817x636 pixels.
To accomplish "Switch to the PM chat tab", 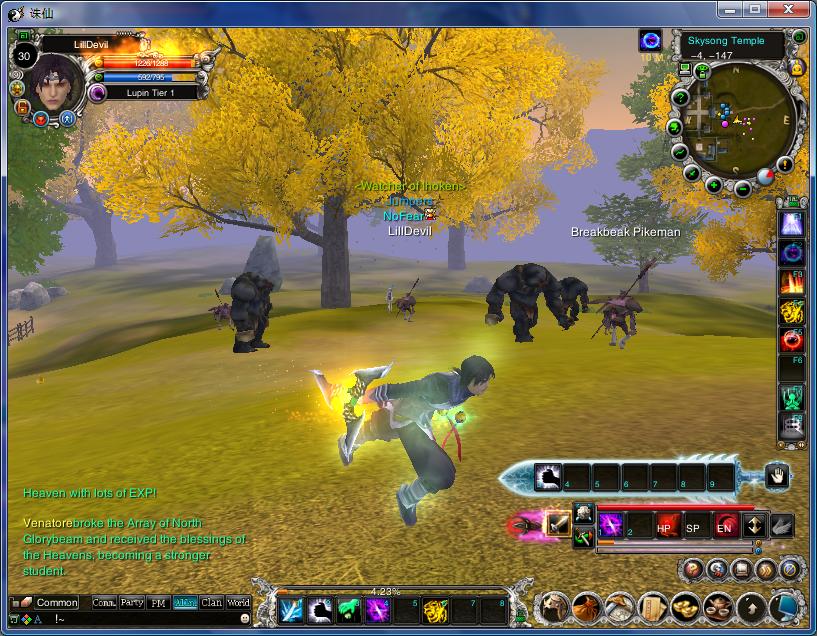I will pos(158,603).
